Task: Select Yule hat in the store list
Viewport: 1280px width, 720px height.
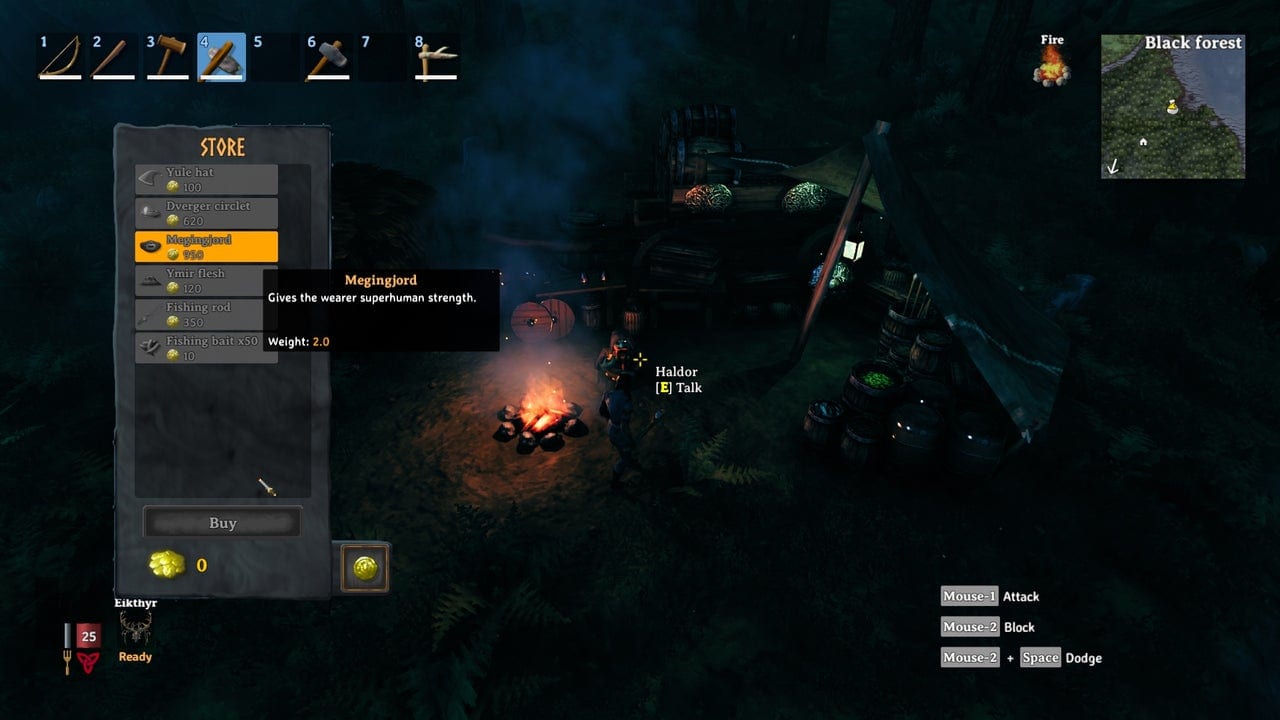Action: 206,180
